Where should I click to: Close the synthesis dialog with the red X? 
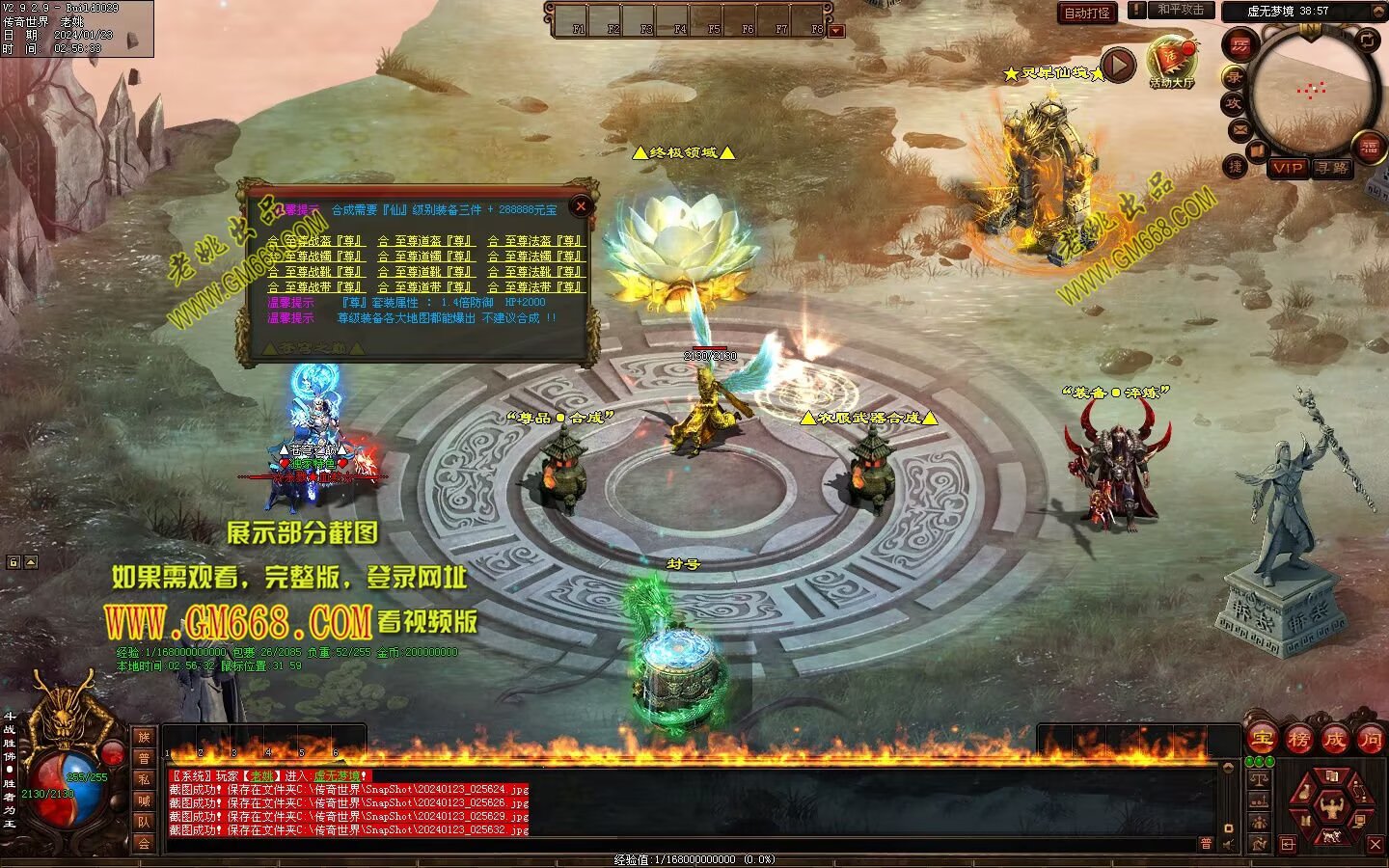(581, 205)
